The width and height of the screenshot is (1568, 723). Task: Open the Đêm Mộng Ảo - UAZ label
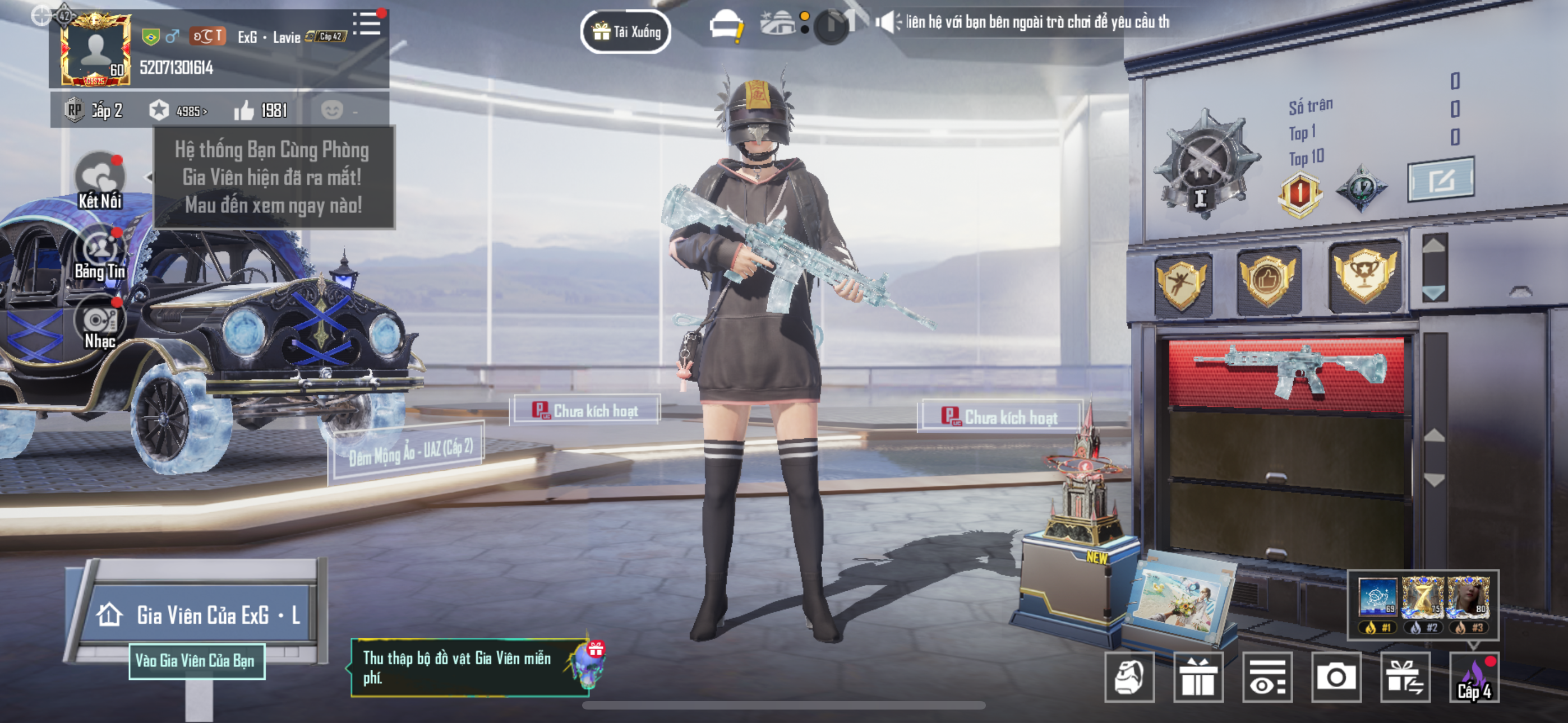pos(411,452)
